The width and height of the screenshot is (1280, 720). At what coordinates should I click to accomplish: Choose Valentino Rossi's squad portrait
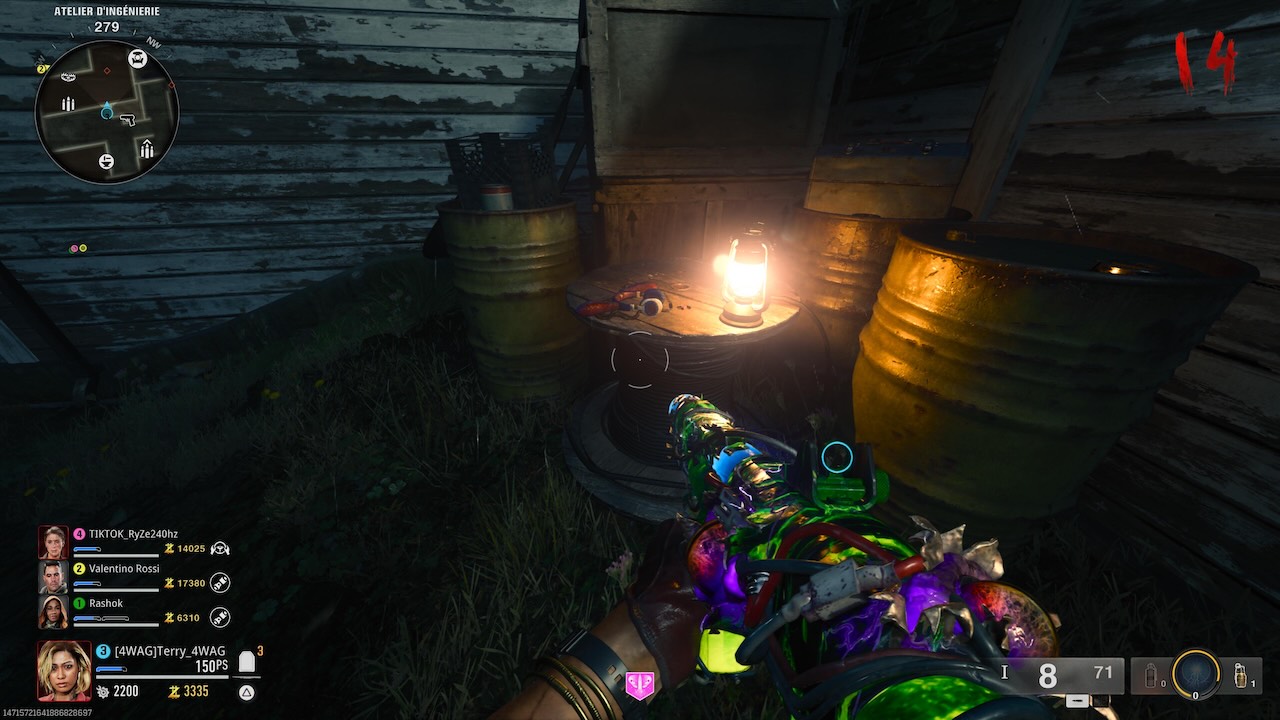pyautogui.click(x=53, y=577)
